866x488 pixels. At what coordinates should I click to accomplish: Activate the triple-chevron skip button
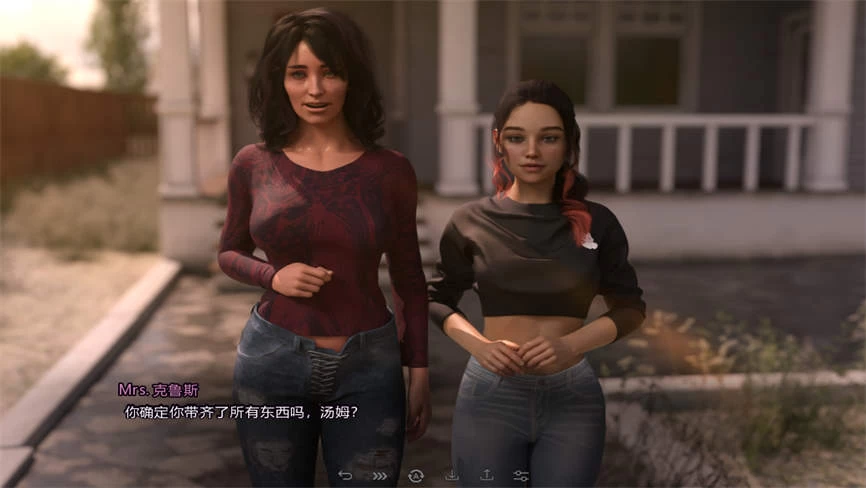tap(380, 475)
